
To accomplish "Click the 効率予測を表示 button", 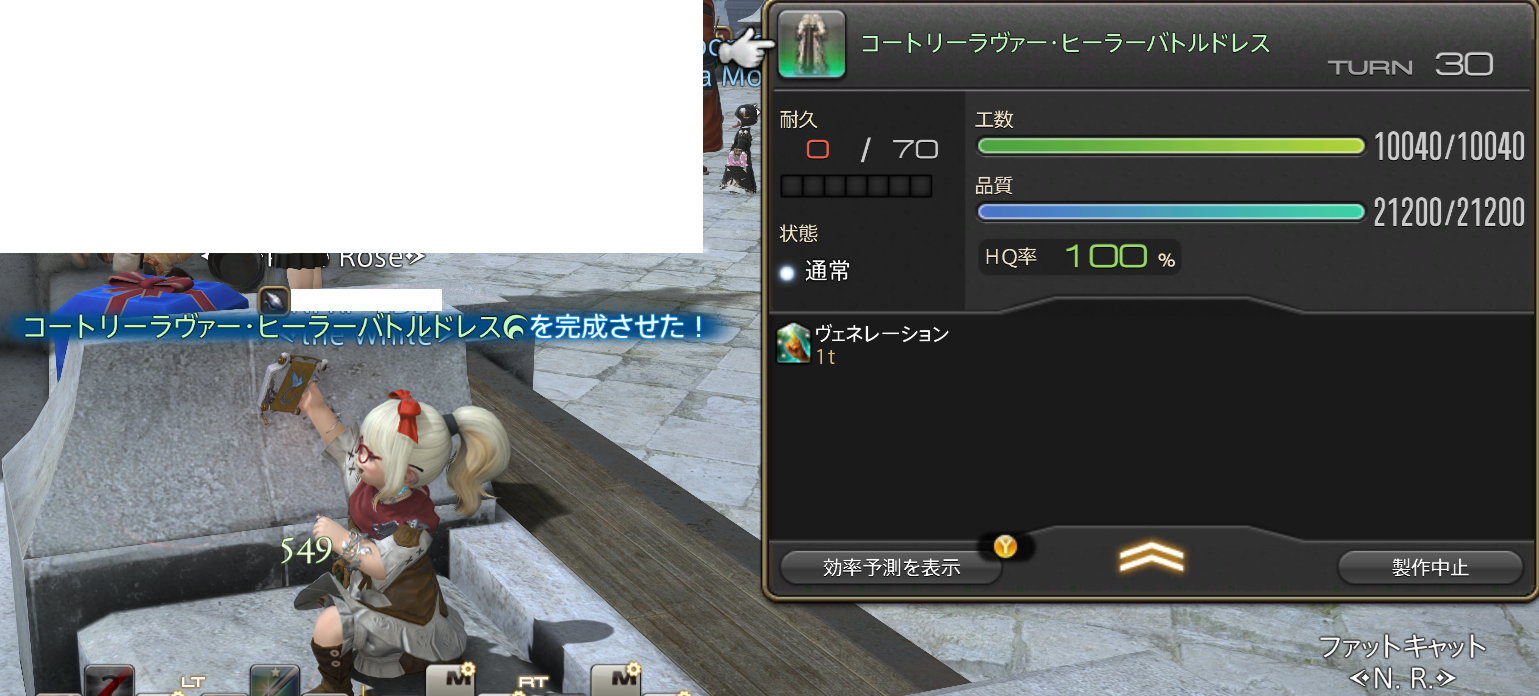I will click(891, 567).
